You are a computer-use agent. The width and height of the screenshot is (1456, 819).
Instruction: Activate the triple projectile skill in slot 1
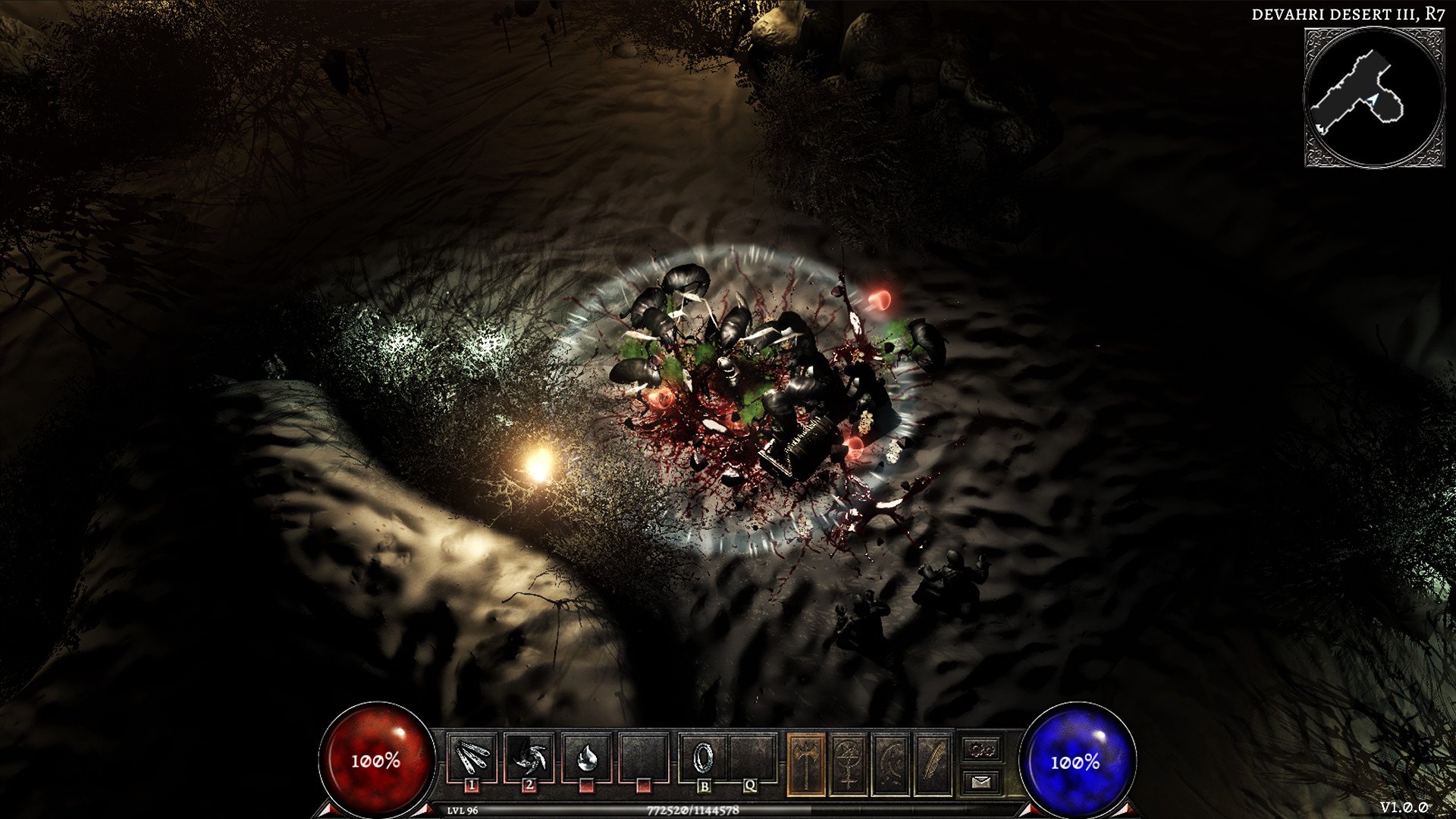tap(472, 758)
